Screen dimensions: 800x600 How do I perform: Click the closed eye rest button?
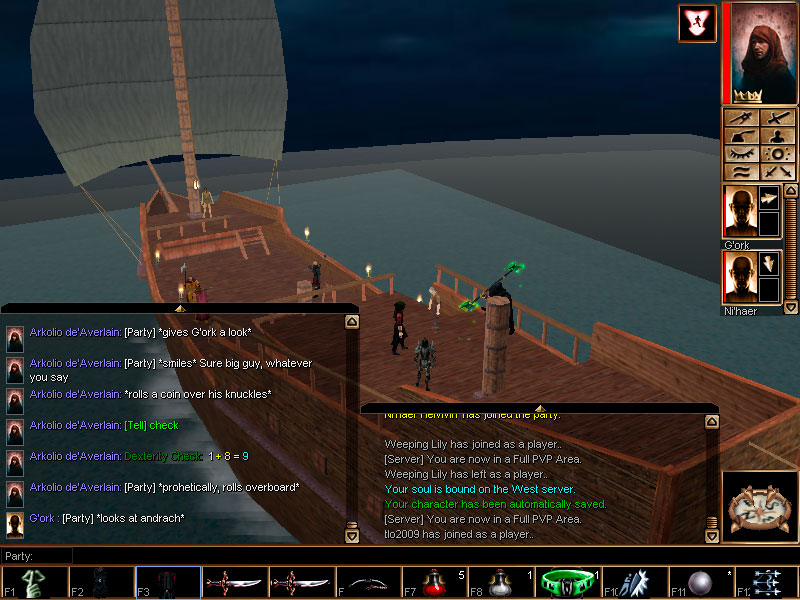tap(741, 154)
